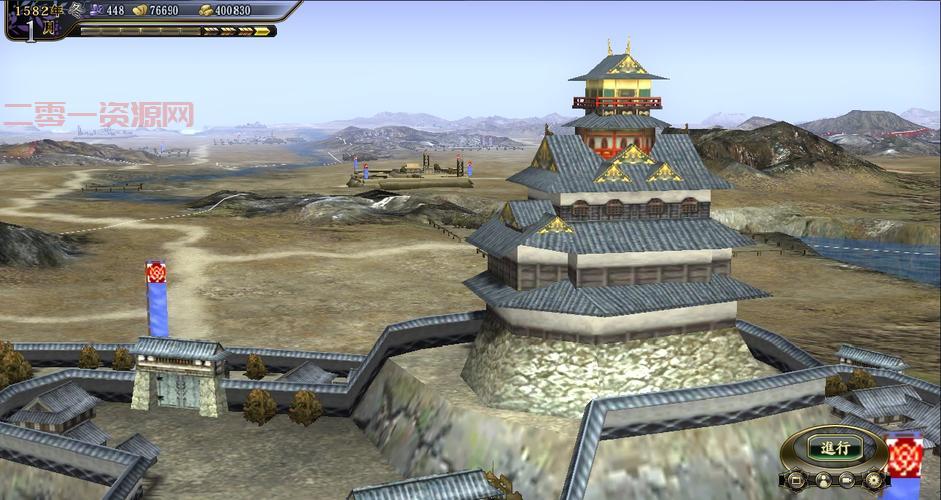Select the camera view icon
The height and width of the screenshot is (500, 941).
[847, 481]
